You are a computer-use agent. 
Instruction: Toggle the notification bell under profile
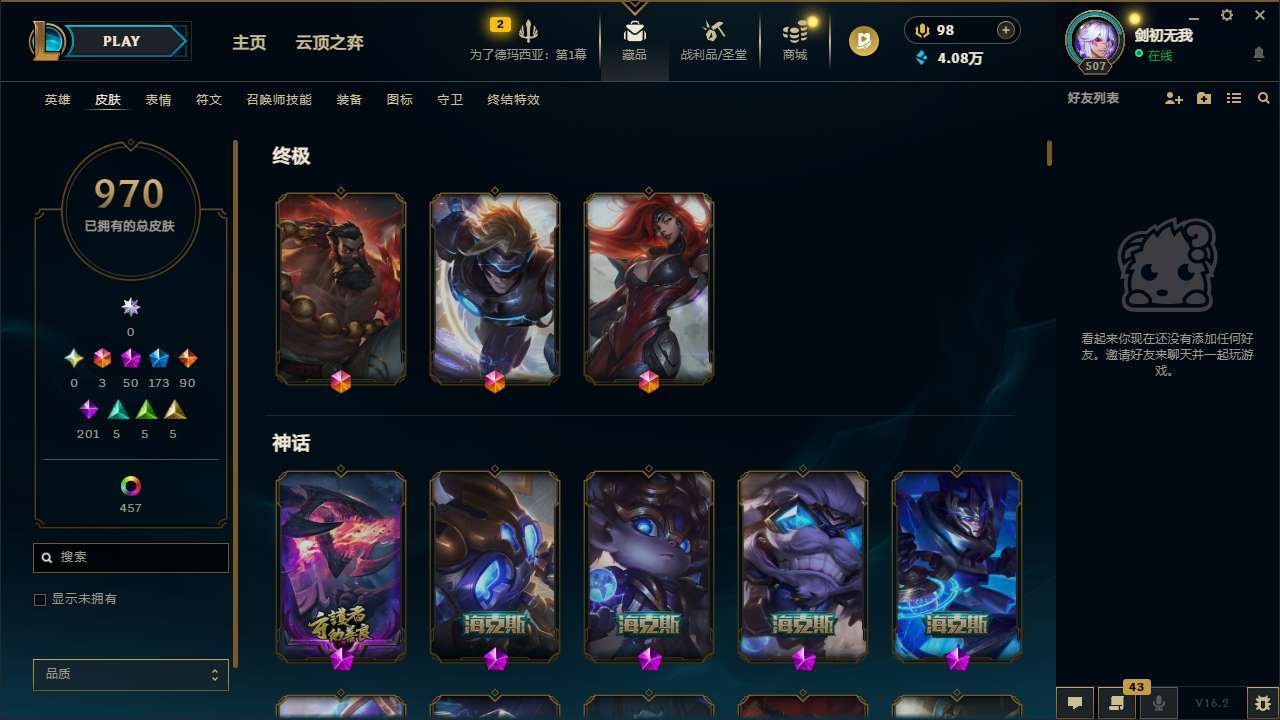click(x=1258, y=53)
